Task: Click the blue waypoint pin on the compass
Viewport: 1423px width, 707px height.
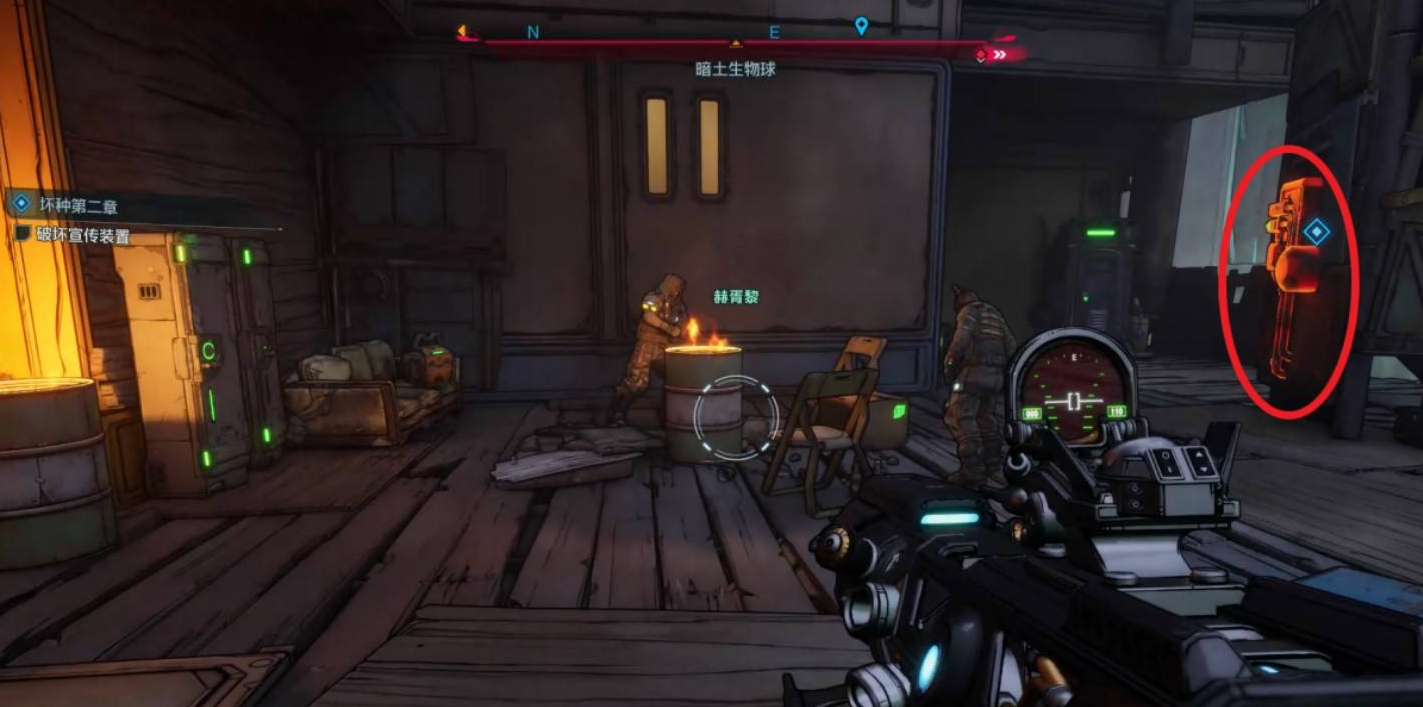Action: click(x=861, y=26)
